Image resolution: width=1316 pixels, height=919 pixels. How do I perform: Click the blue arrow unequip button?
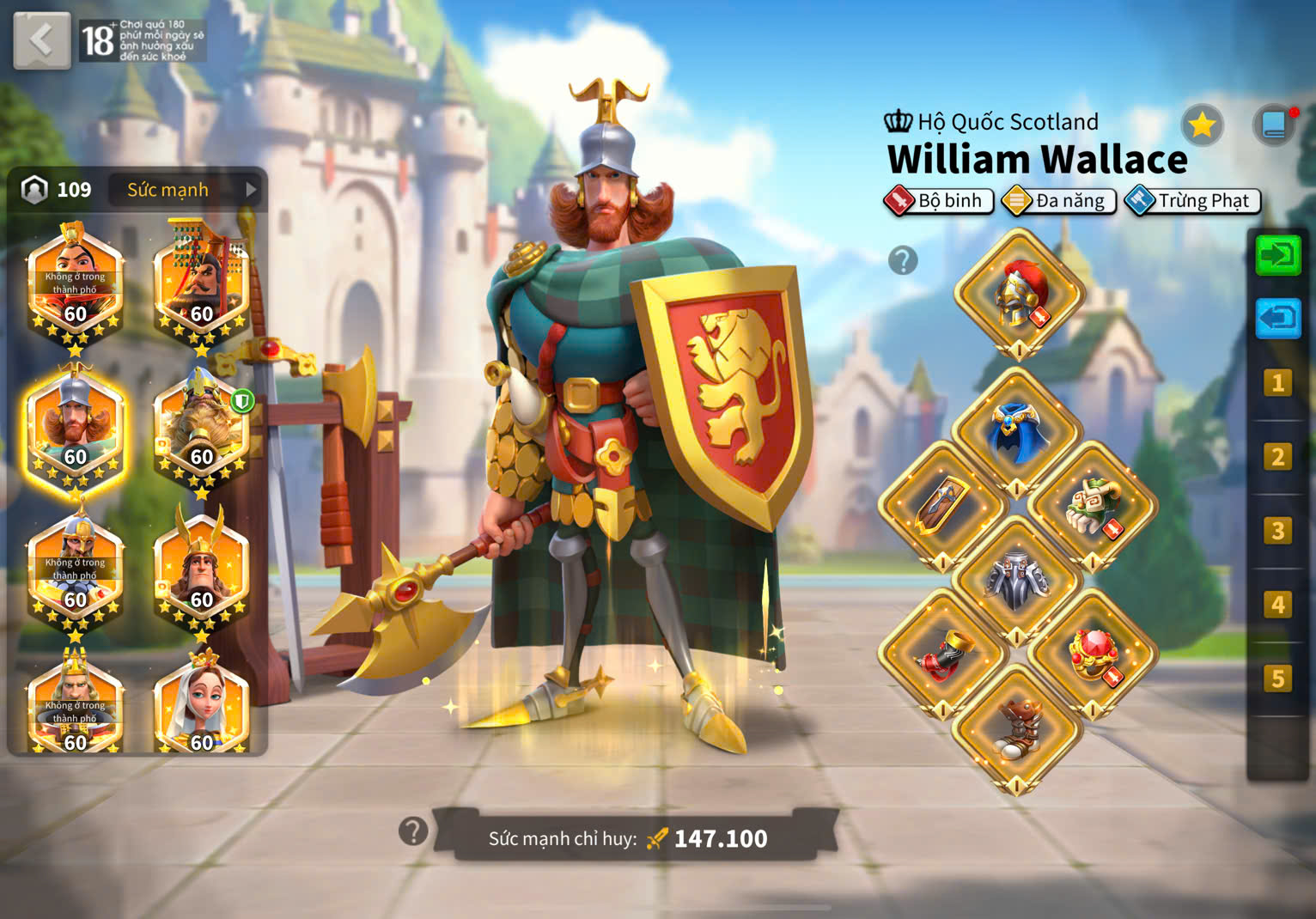(1277, 319)
